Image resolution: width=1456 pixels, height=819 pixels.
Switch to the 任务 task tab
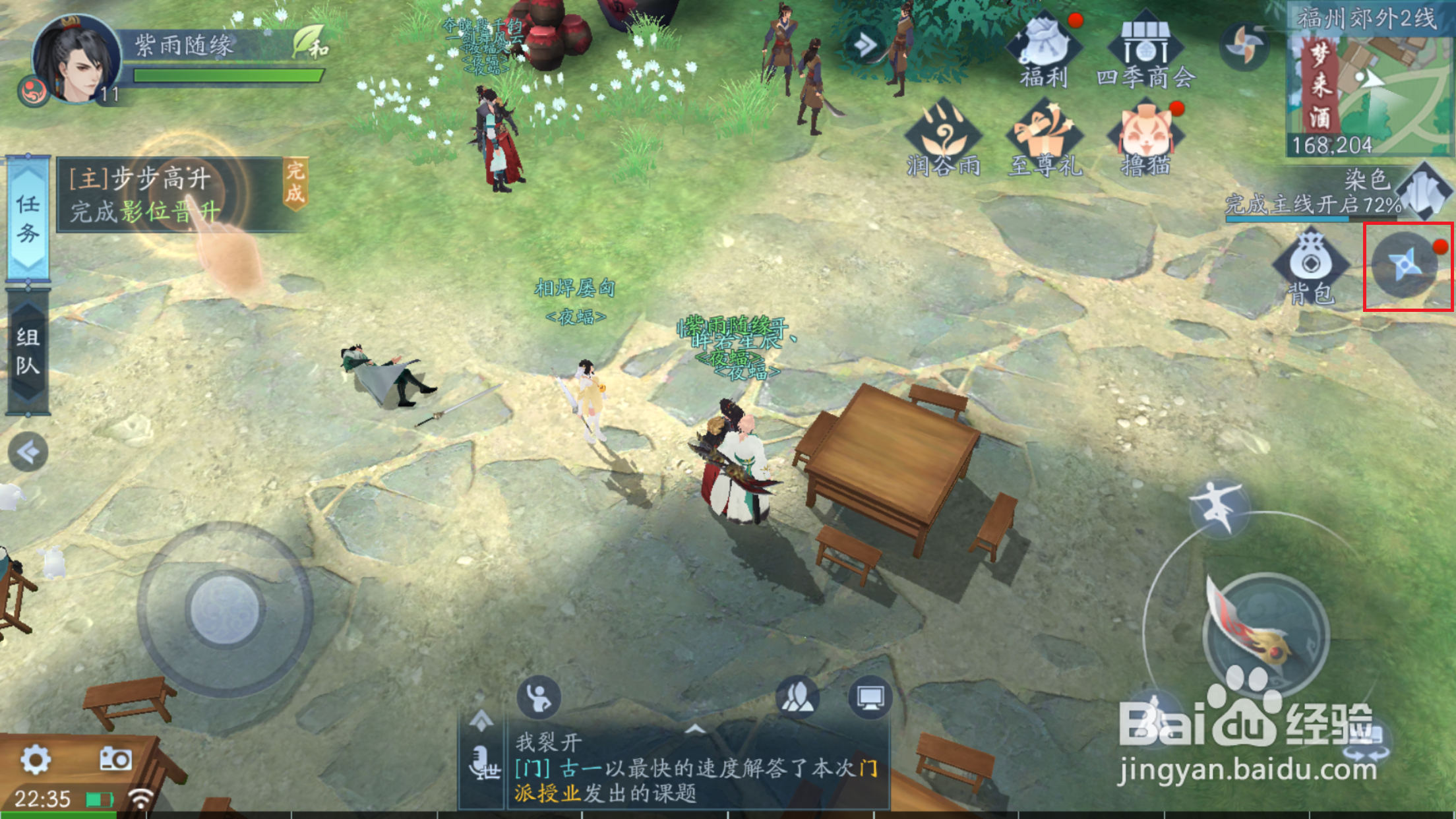point(26,218)
